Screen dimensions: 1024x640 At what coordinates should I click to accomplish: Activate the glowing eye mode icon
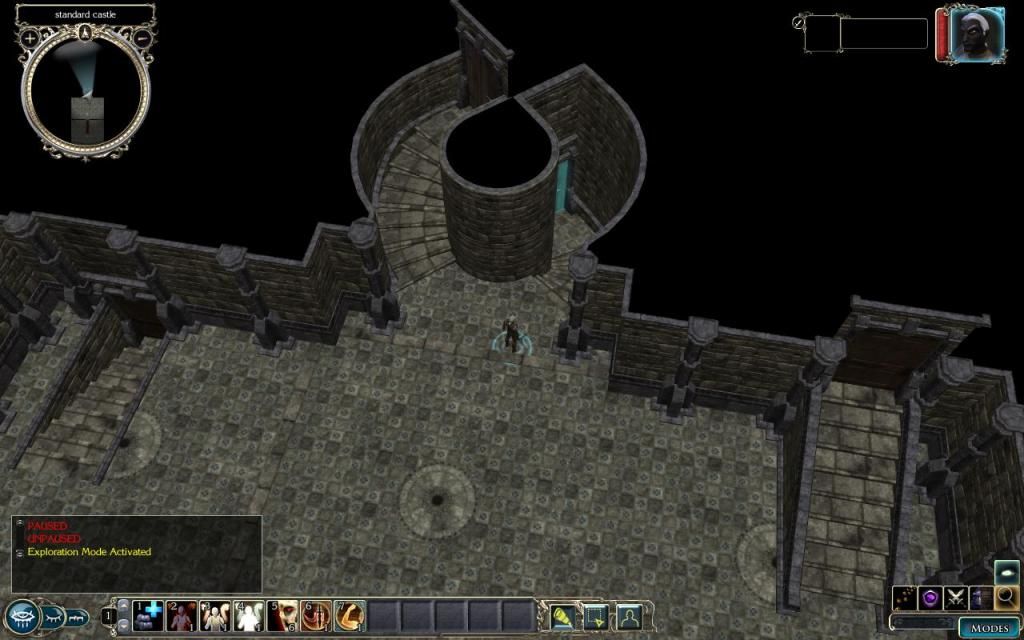pos(1006,571)
